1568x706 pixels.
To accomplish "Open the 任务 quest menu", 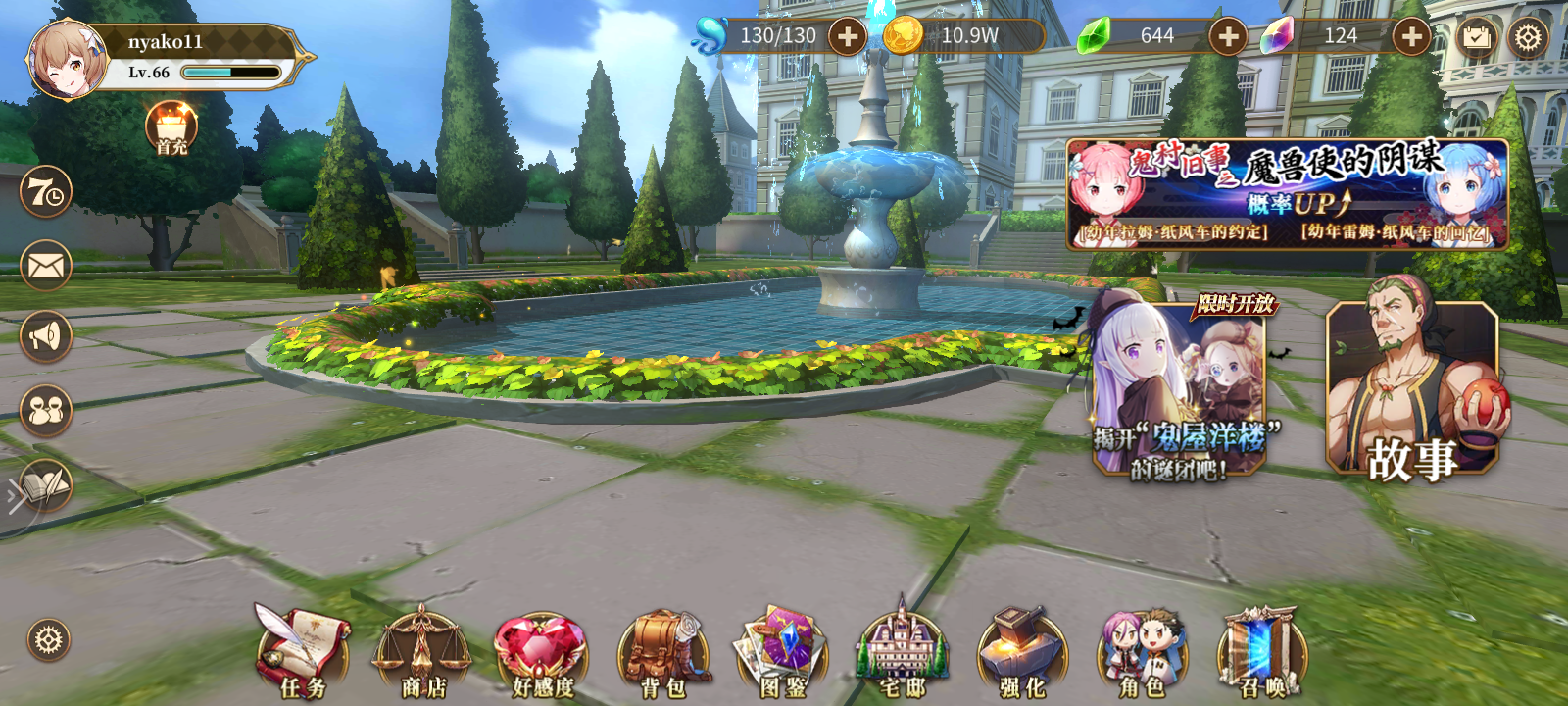I will (306, 647).
